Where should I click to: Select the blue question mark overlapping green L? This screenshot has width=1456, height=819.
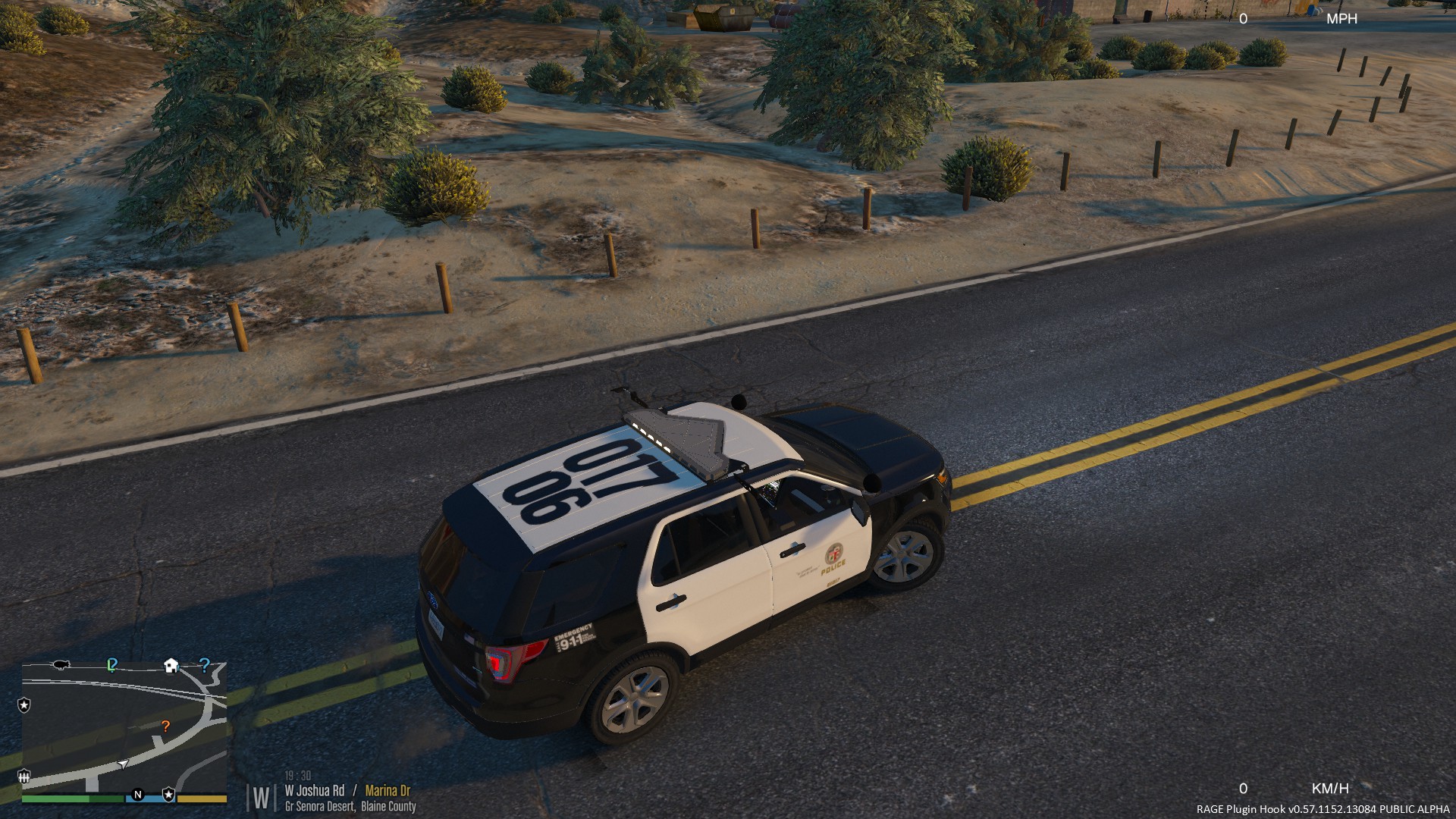coord(112,666)
